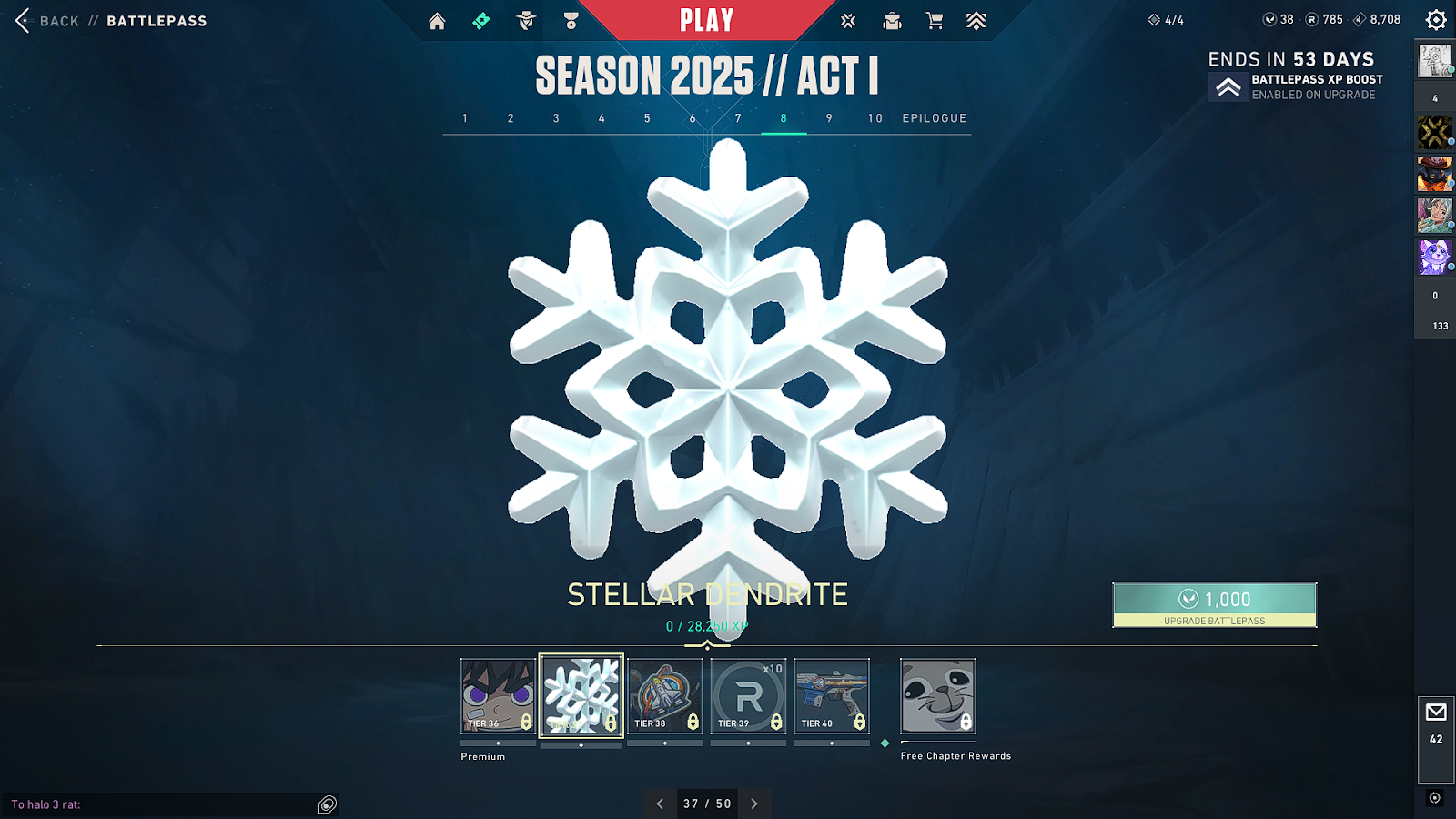Screen dimensions: 1456x819
Task: Switch to chapter 1 tab
Action: (465, 118)
